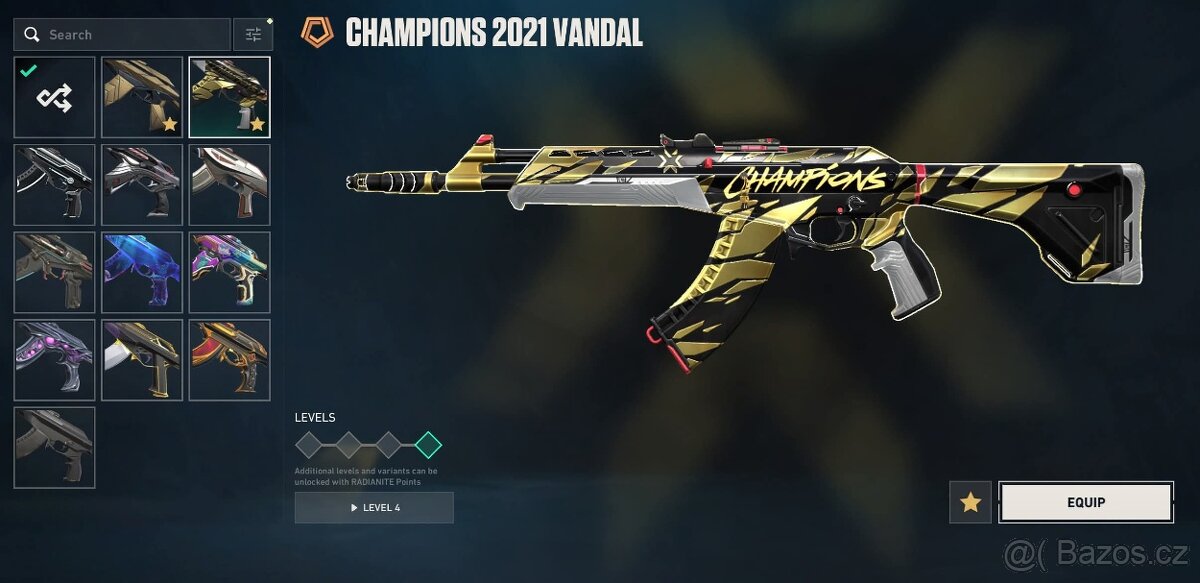Click the skin search field
This screenshot has width=1200, height=583.
(122, 35)
